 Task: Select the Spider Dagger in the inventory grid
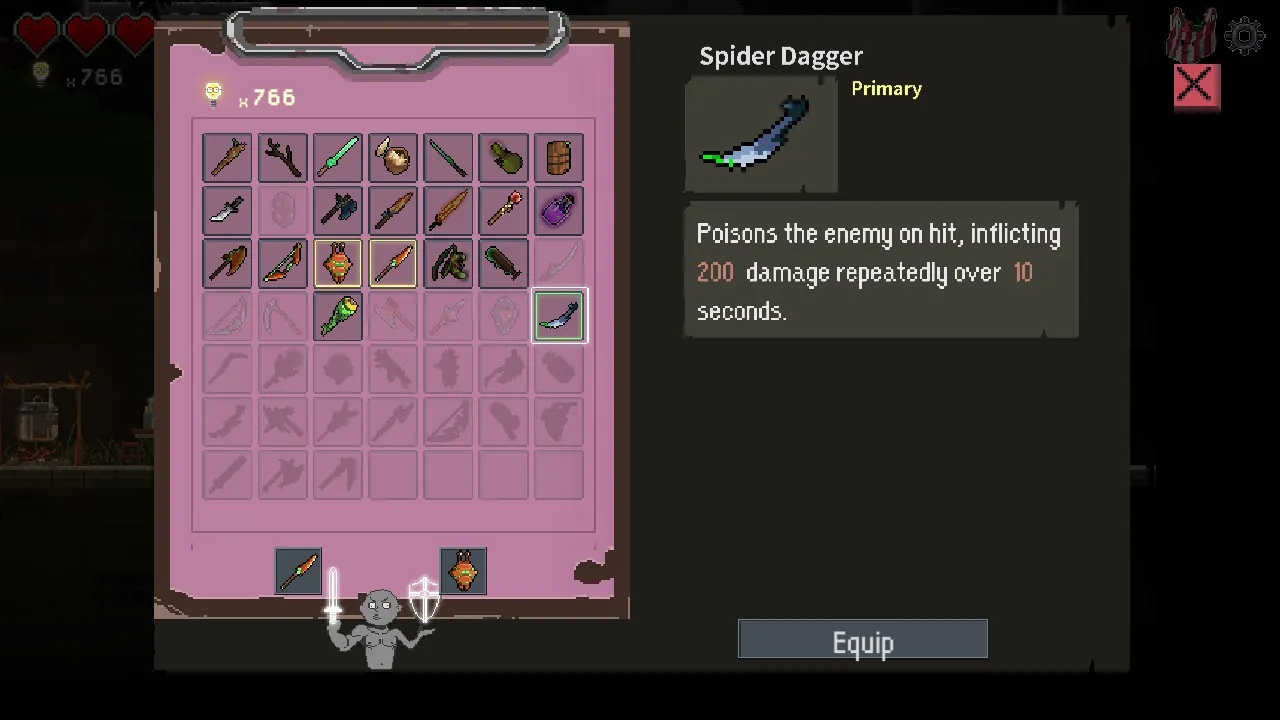tap(558, 315)
